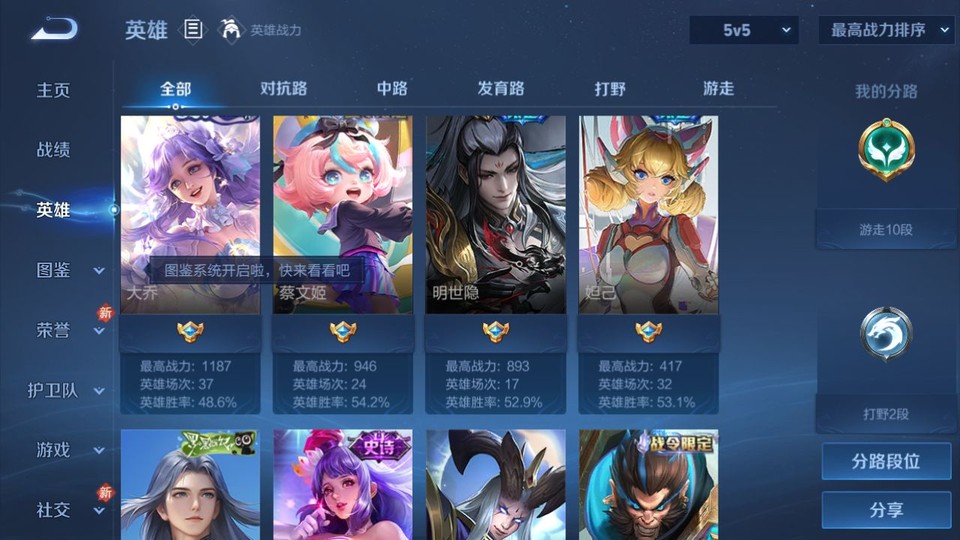Image resolution: width=960 pixels, height=540 pixels.
Task: Switch to the 对抗路 tab
Action: pos(283,89)
